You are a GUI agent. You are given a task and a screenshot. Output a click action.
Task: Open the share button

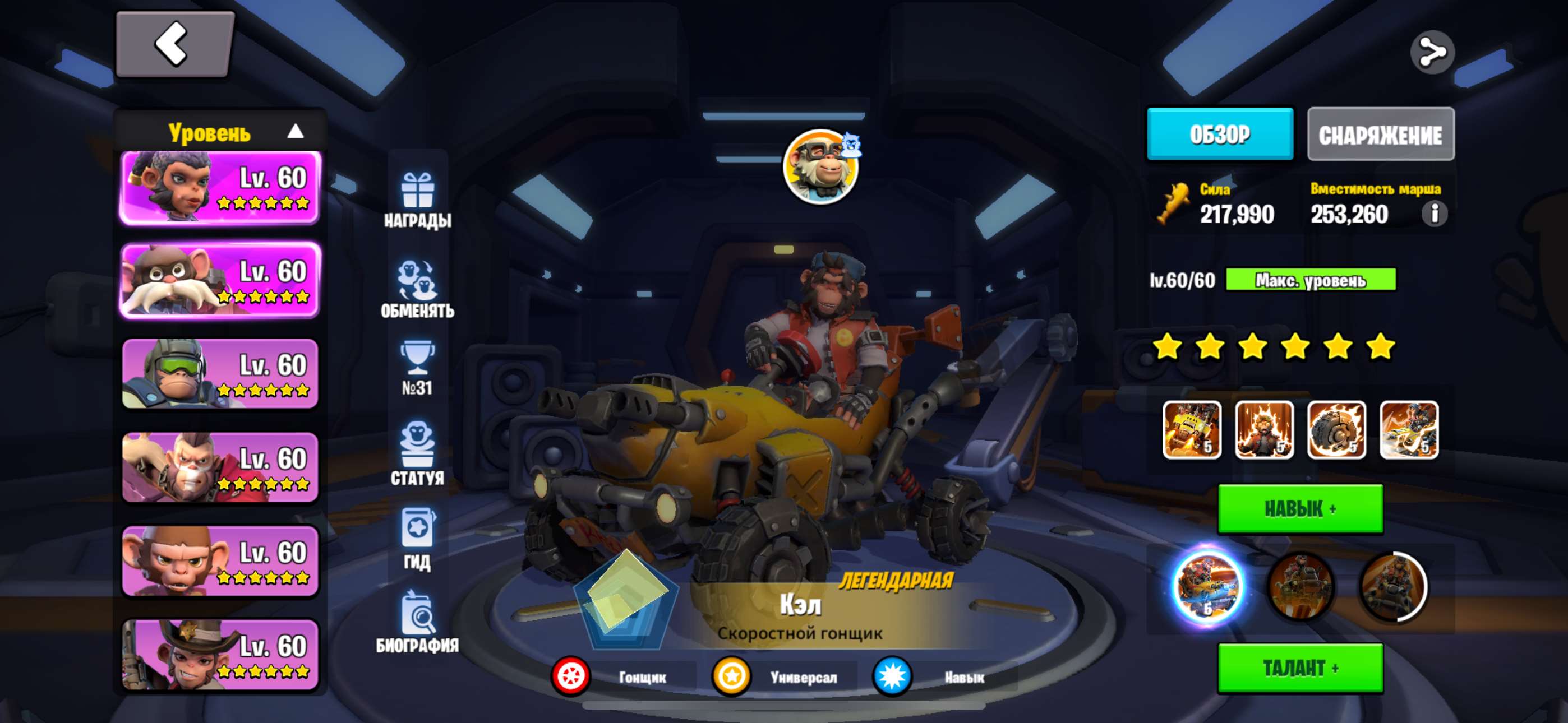[x=1432, y=52]
